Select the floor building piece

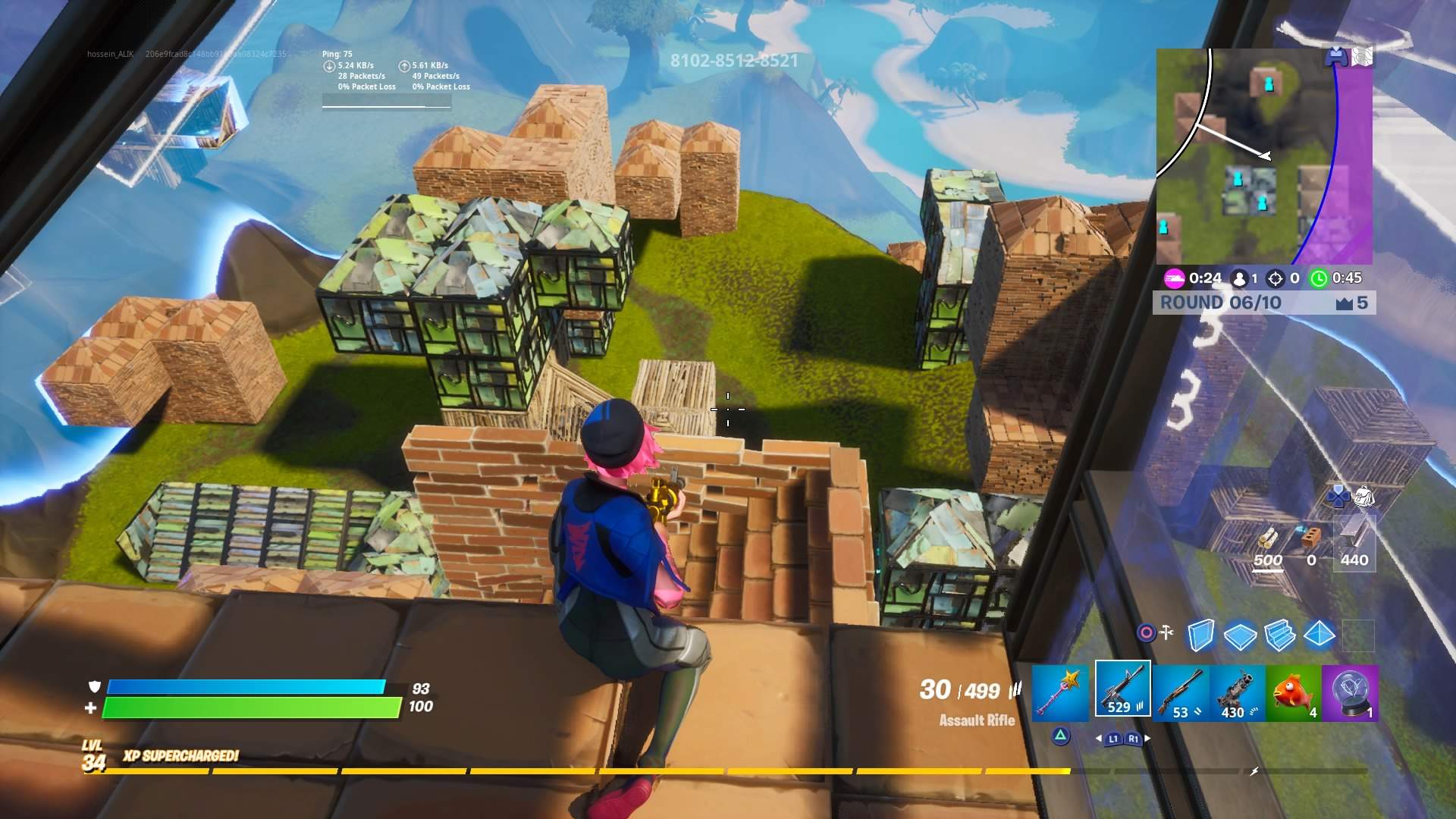tap(1241, 635)
